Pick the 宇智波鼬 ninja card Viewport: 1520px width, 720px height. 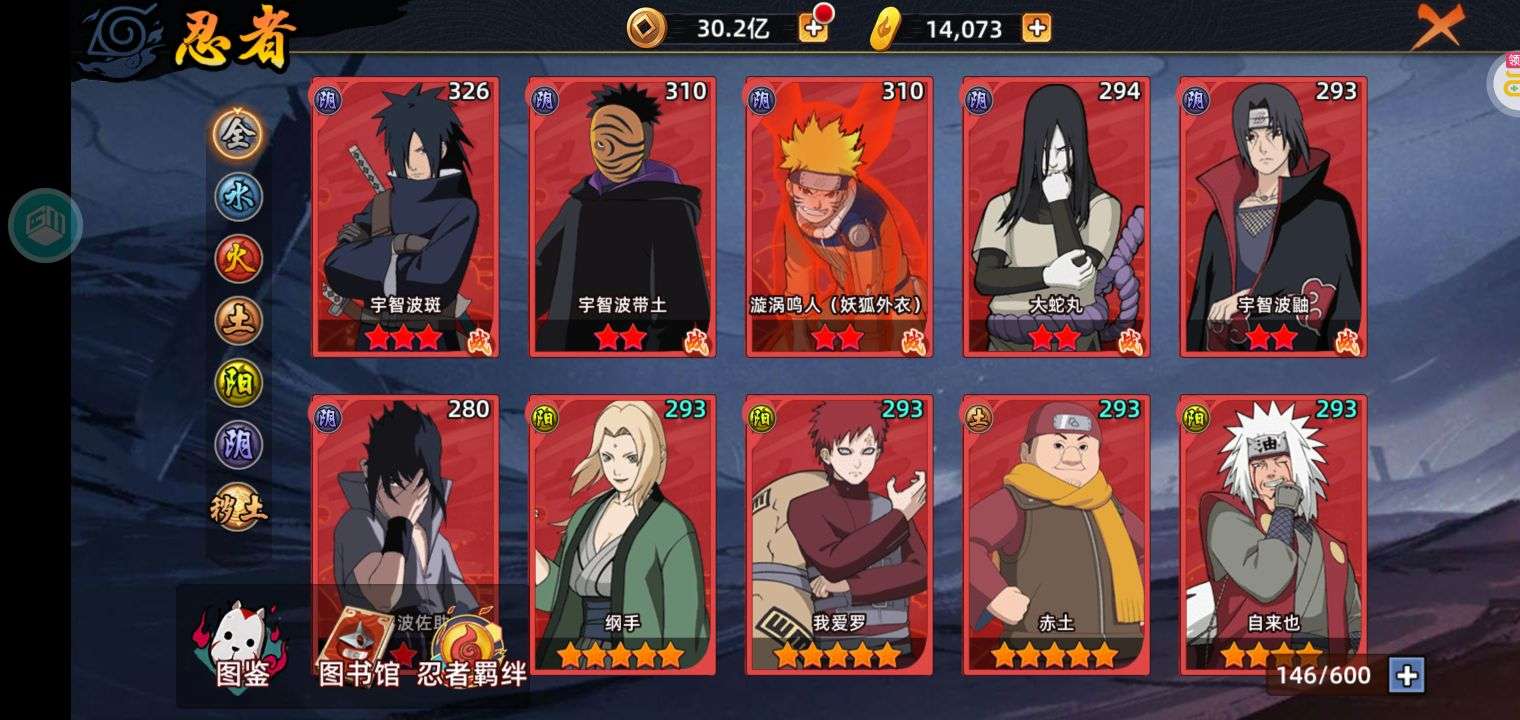tap(1272, 215)
